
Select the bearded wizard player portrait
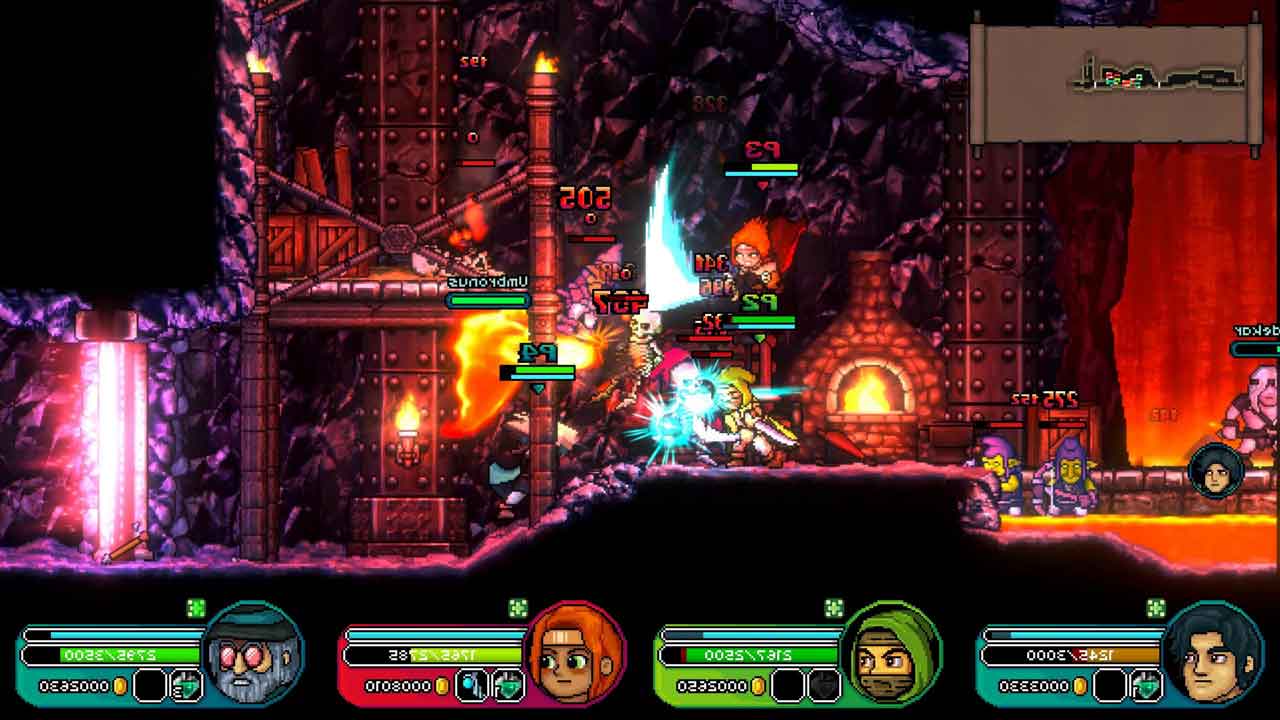coord(253,654)
